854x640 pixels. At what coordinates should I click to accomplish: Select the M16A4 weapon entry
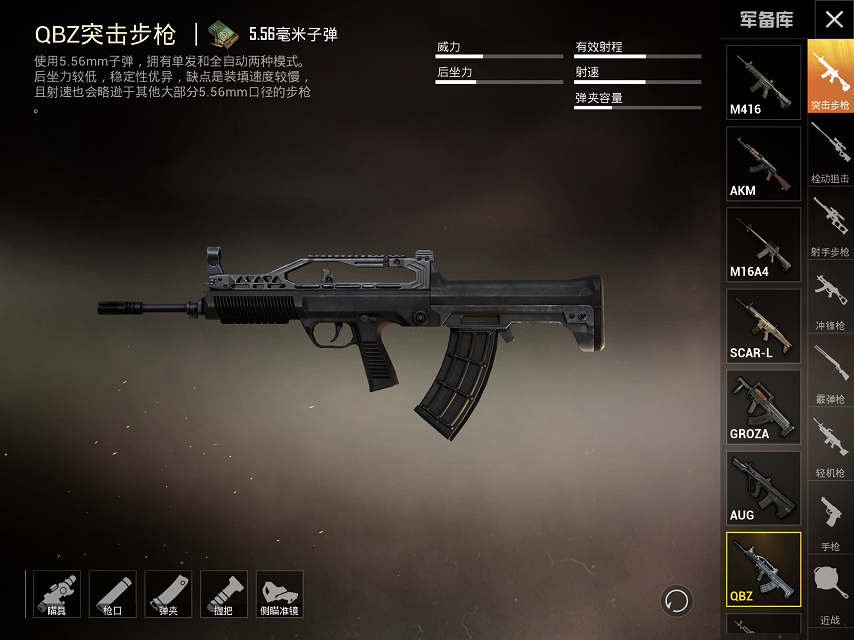(763, 244)
